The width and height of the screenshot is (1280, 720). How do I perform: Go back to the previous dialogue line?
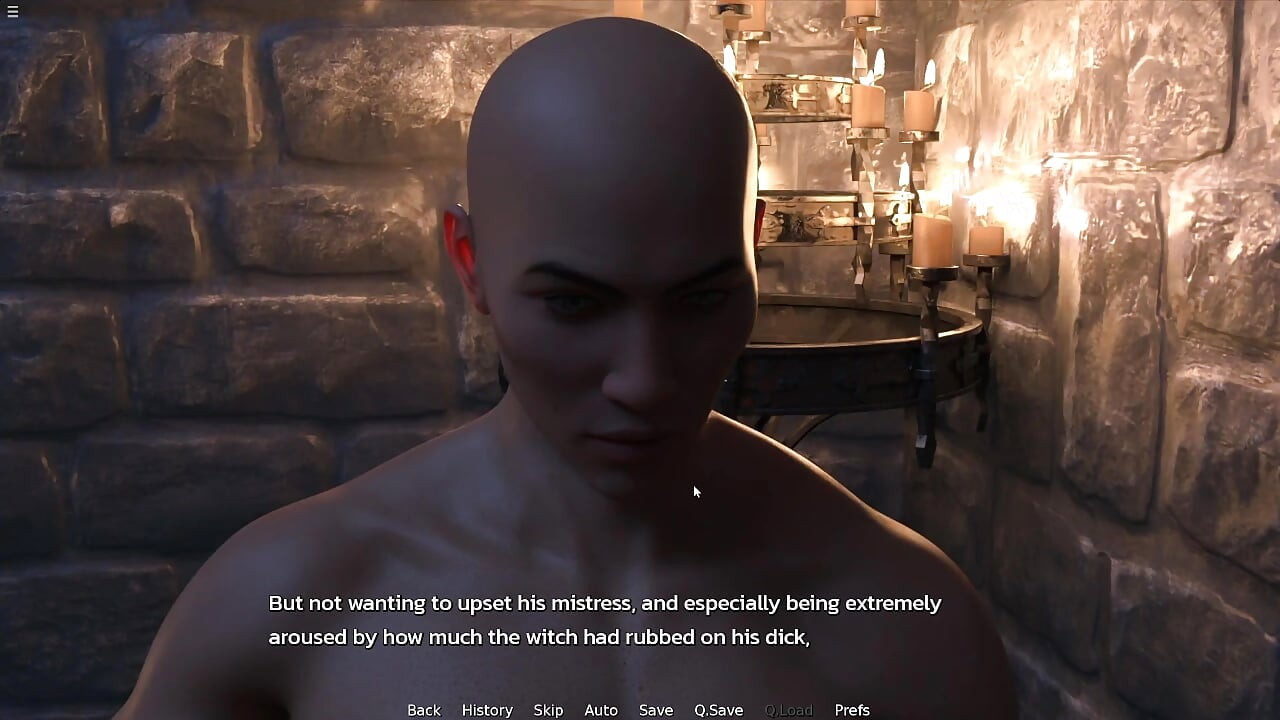click(423, 710)
